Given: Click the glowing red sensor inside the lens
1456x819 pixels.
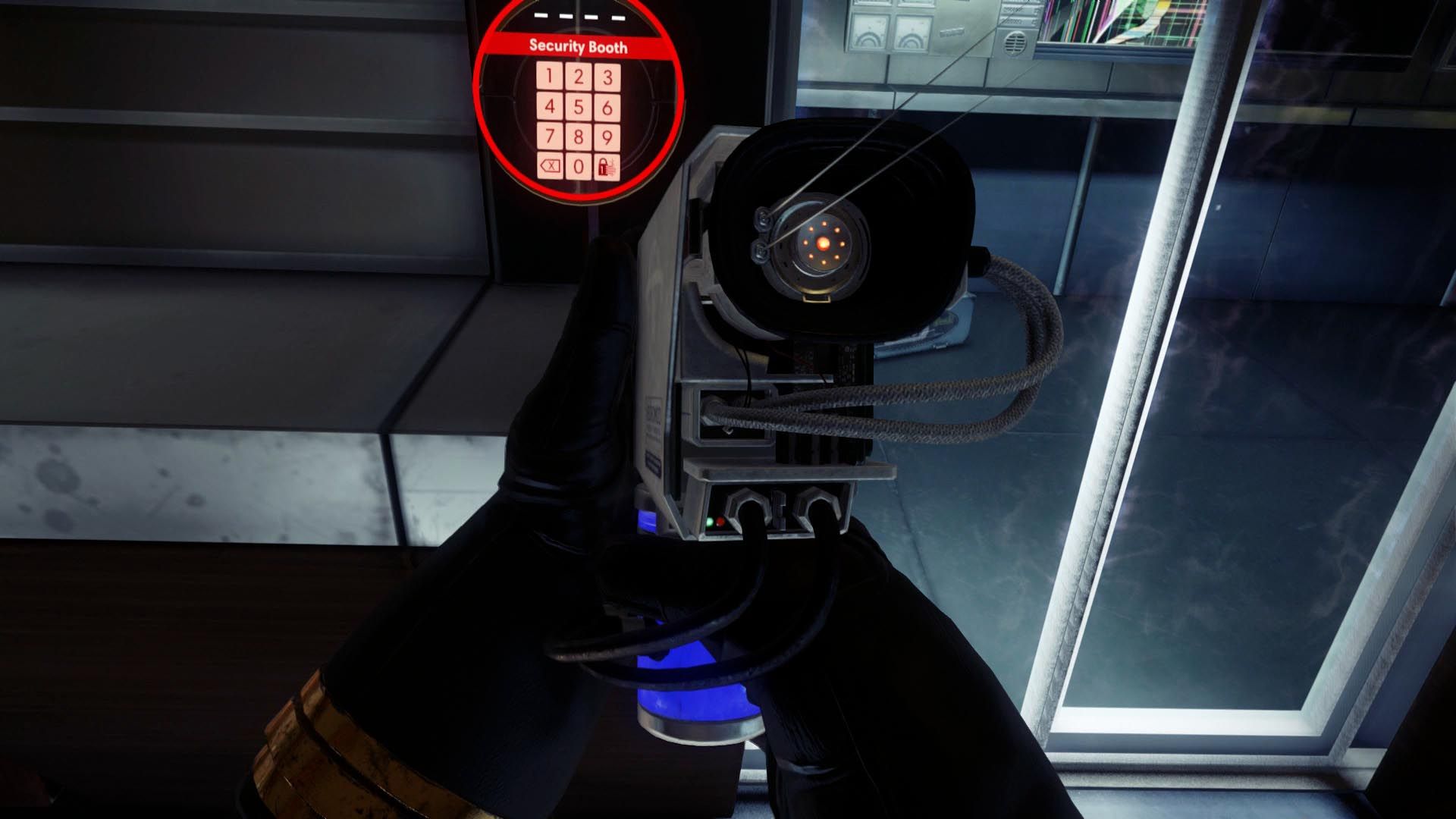Looking at the screenshot, I should [x=823, y=243].
